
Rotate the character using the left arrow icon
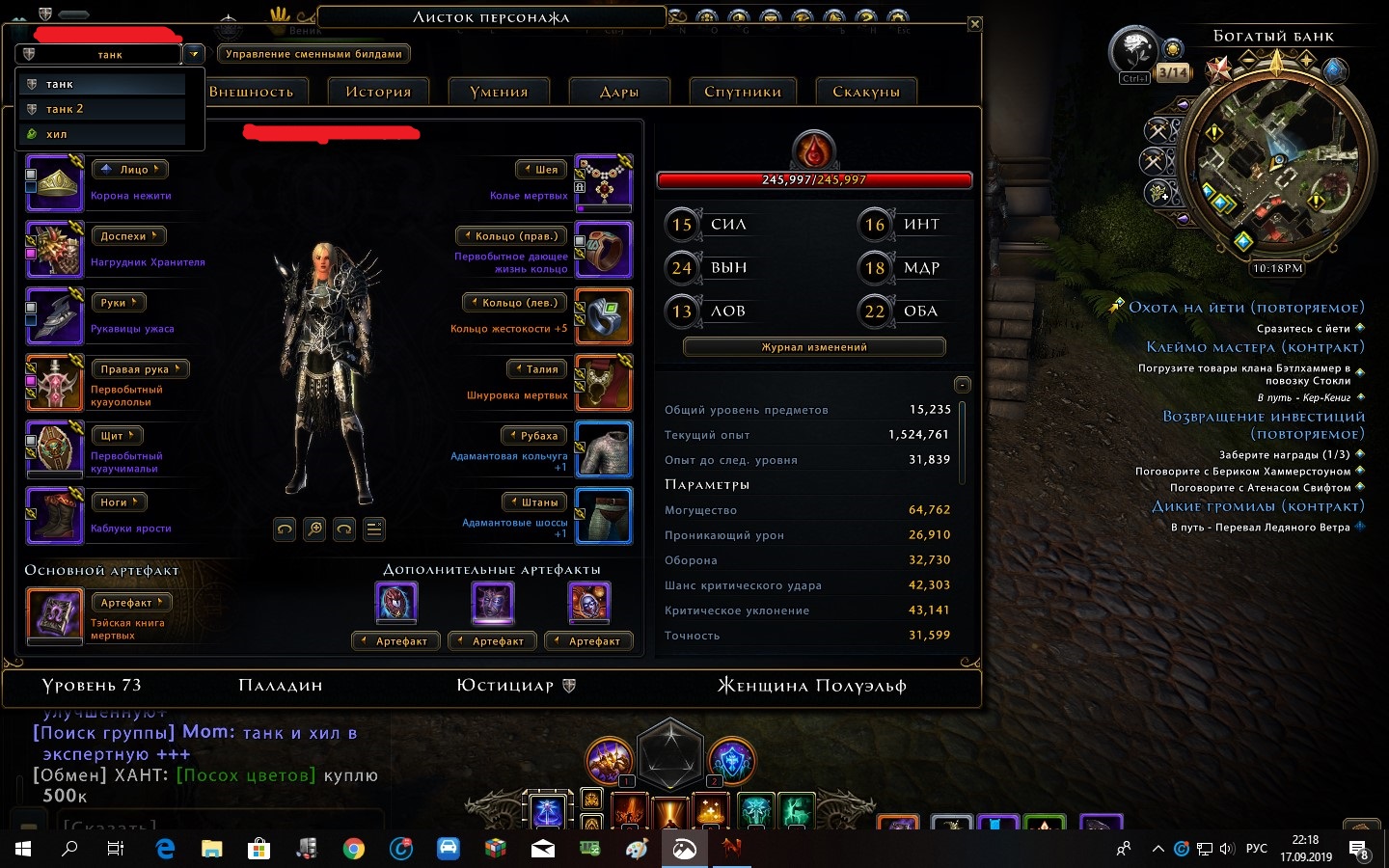[285, 529]
